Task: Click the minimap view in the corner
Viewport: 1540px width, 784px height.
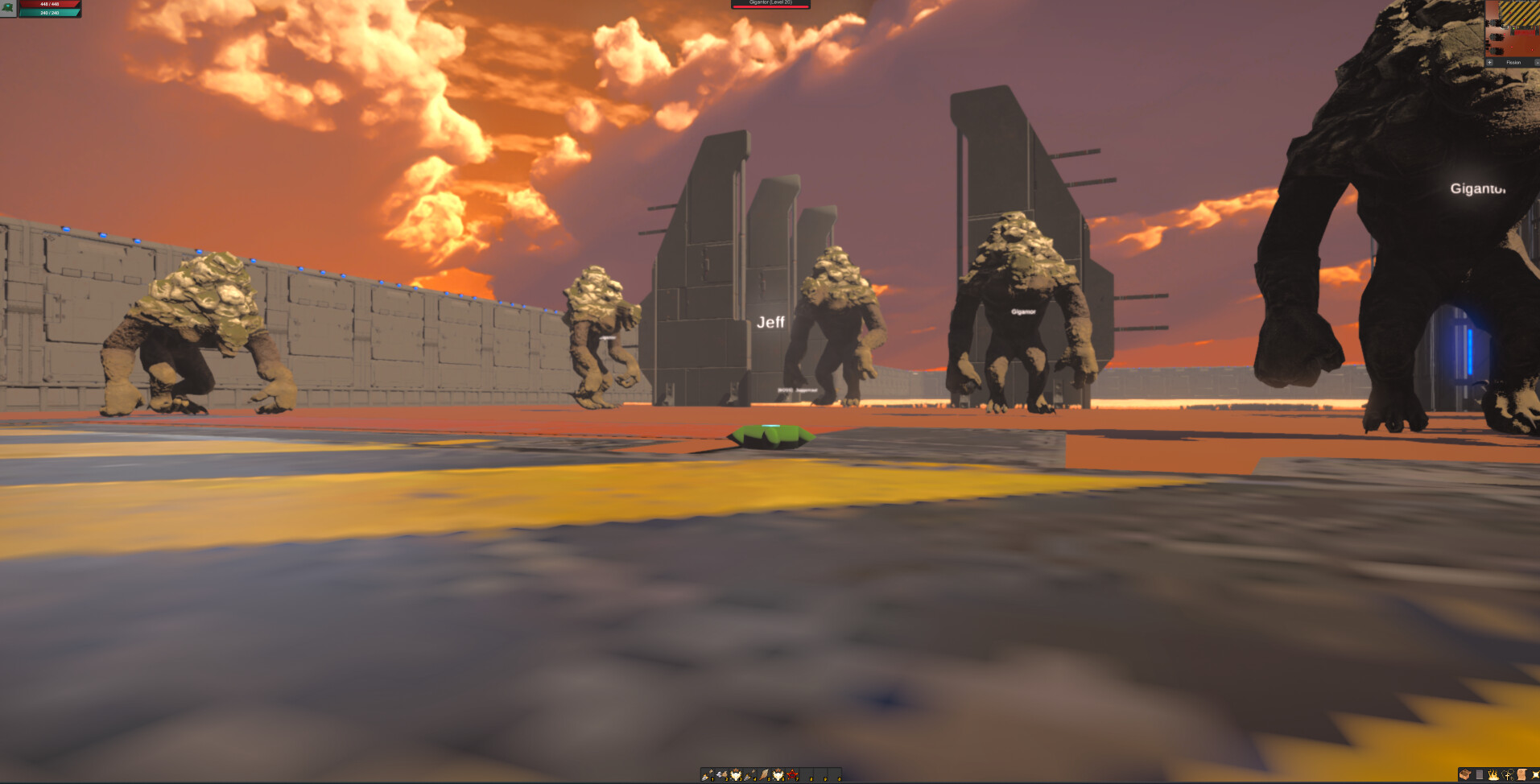Action: [x=1512, y=32]
